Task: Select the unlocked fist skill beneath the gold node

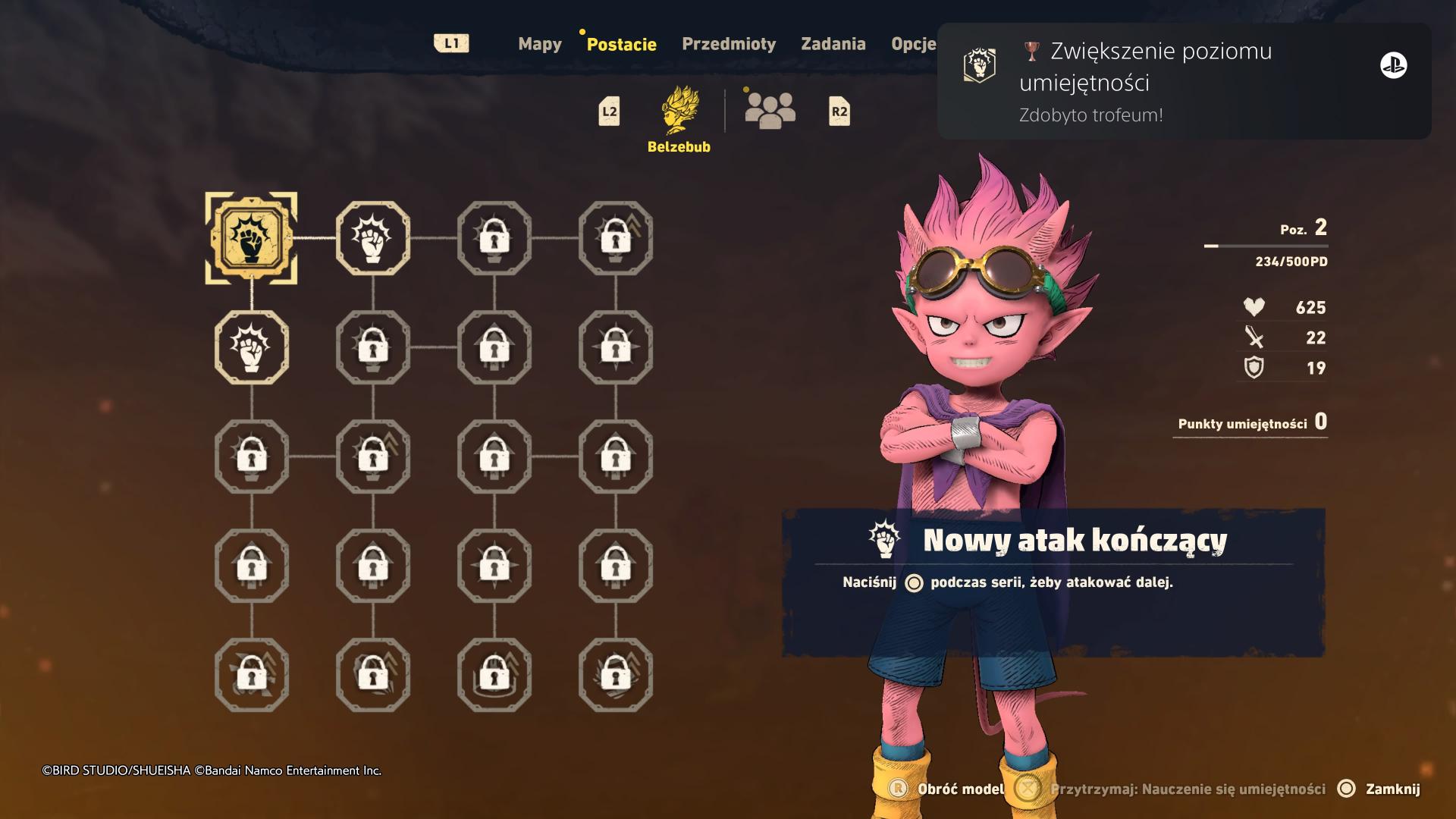Action: (251, 347)
